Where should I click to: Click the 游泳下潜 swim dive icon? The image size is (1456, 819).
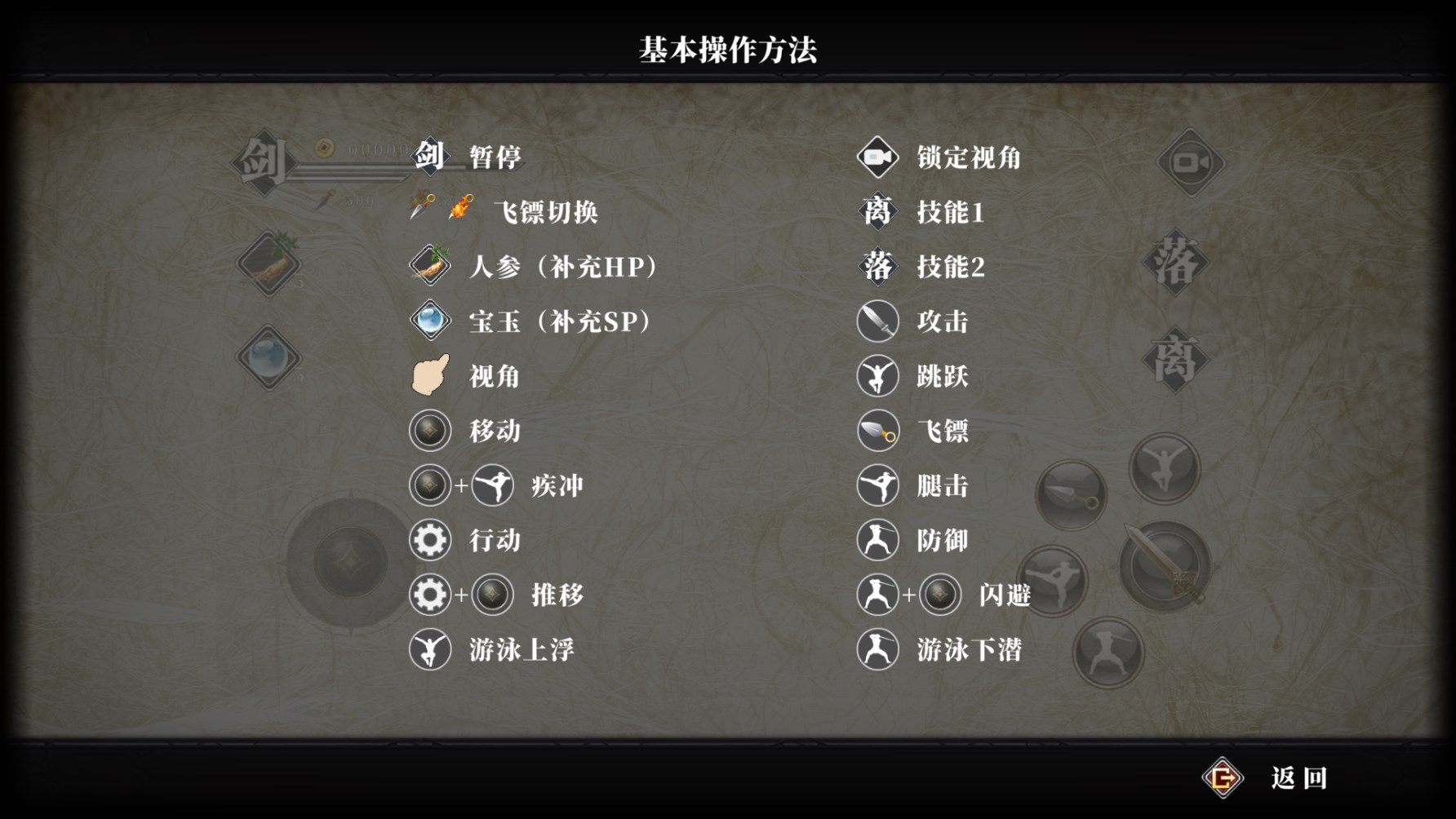coord(877,650)
